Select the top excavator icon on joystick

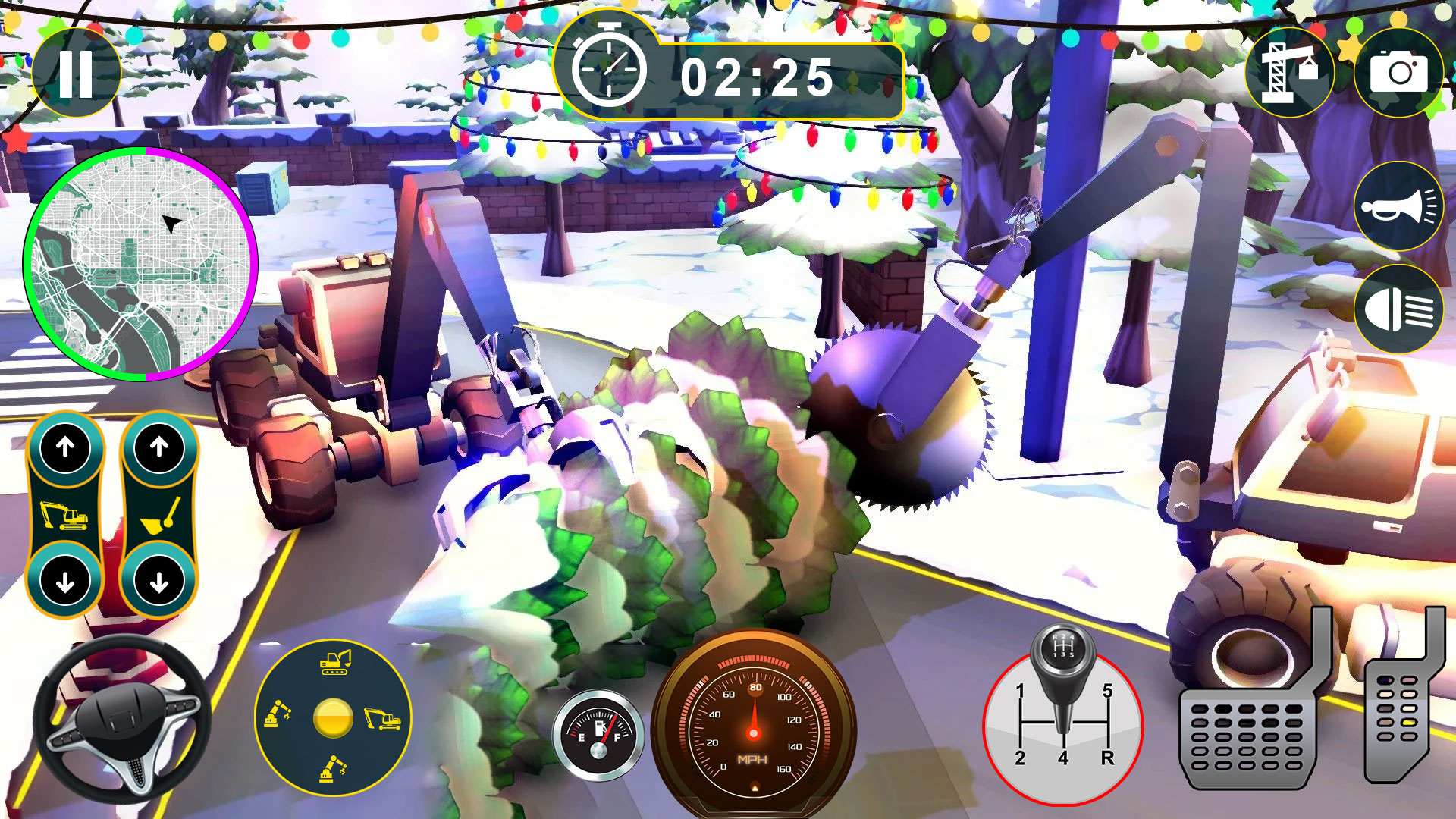[x=334, y=662]
